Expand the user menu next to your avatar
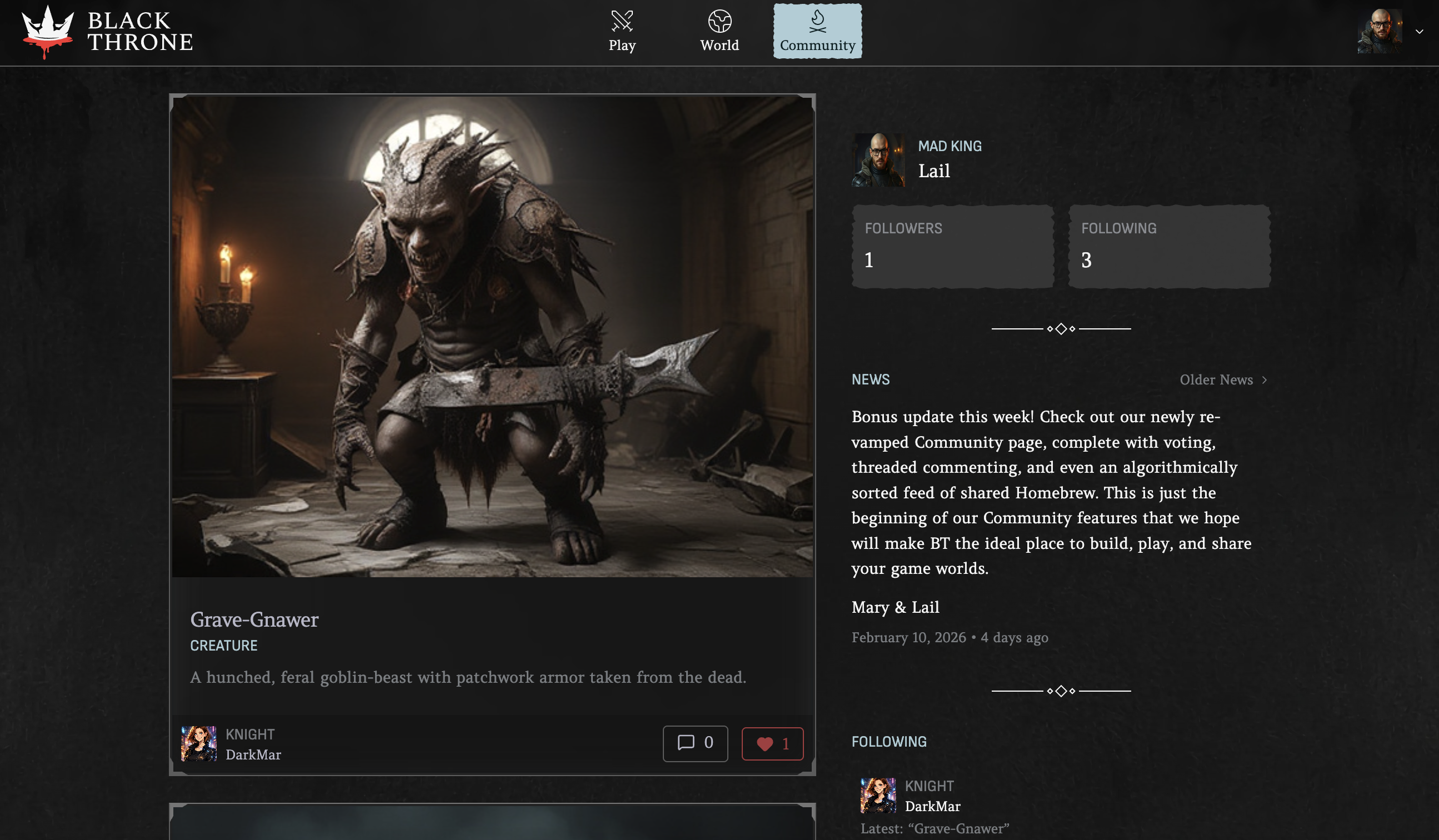The height and width of the screenshot is (840, 1439). click(x=1418, y=32)
